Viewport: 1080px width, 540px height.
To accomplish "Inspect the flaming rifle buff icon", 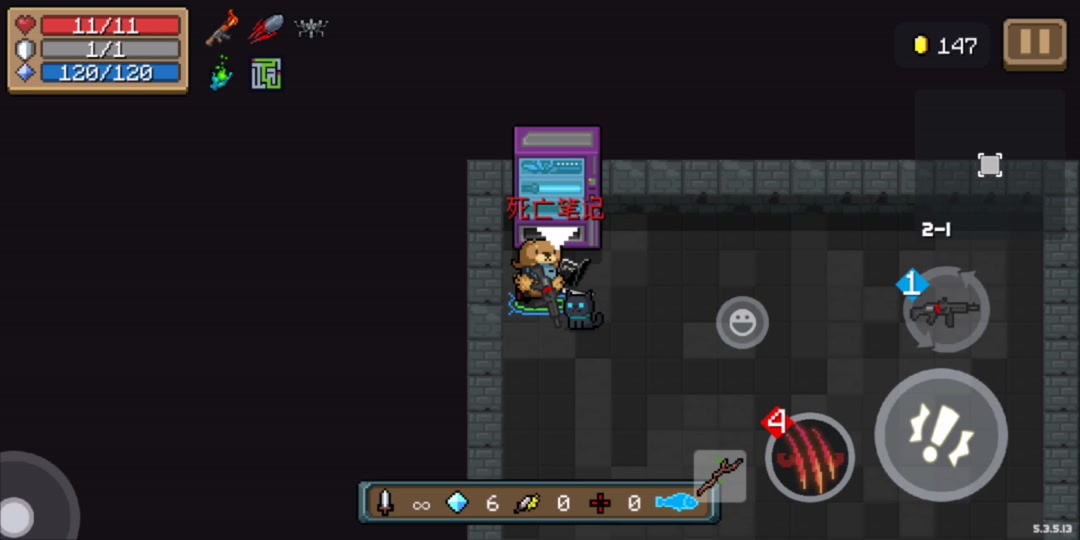I will (222, 28).
